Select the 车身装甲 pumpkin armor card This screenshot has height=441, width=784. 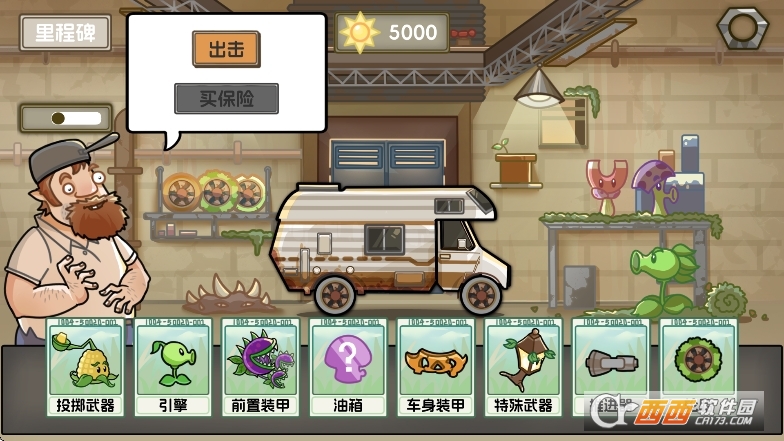click(434, 366)
